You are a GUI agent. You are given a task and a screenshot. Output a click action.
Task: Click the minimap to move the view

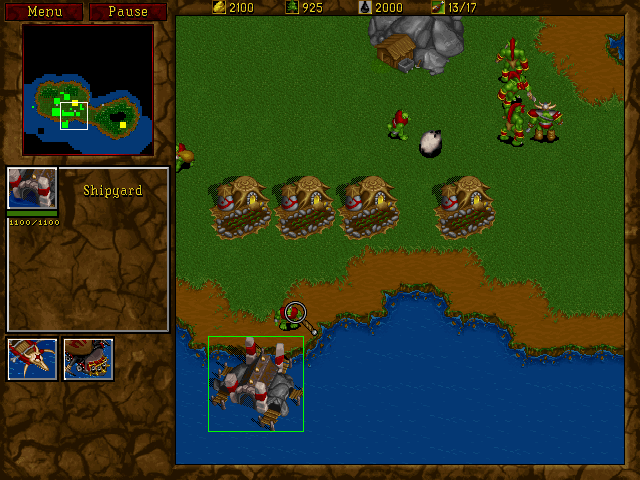pyautogui.click(x=88, y=90)
